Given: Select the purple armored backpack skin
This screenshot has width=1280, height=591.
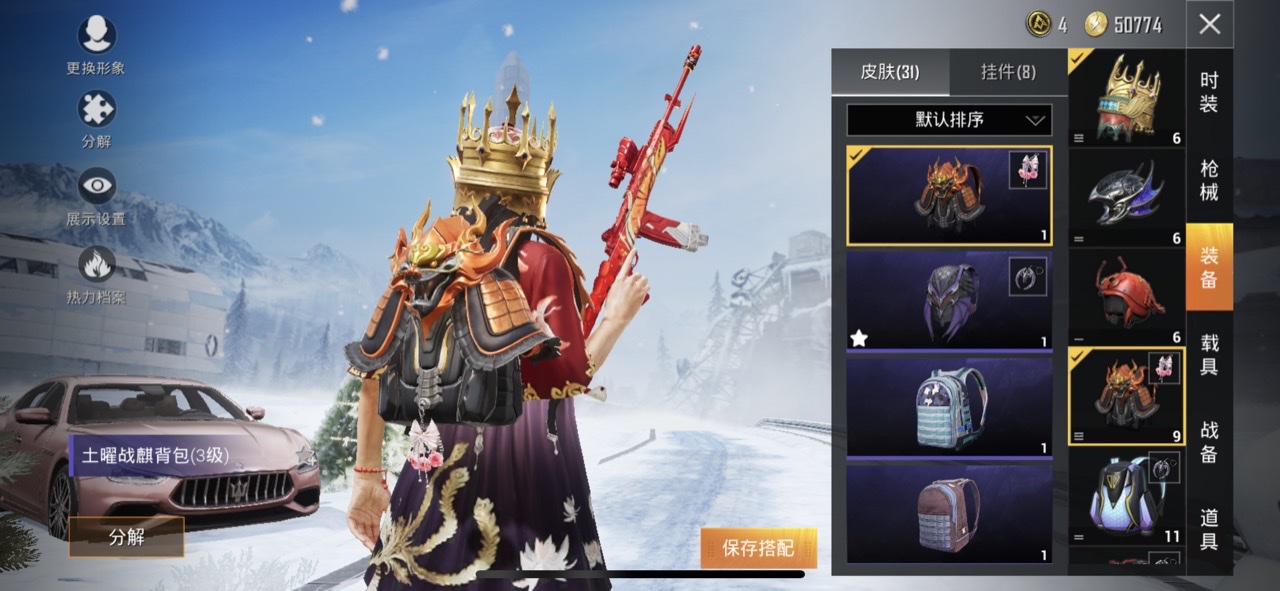Looking at the screenshot, I should (949, 300).
